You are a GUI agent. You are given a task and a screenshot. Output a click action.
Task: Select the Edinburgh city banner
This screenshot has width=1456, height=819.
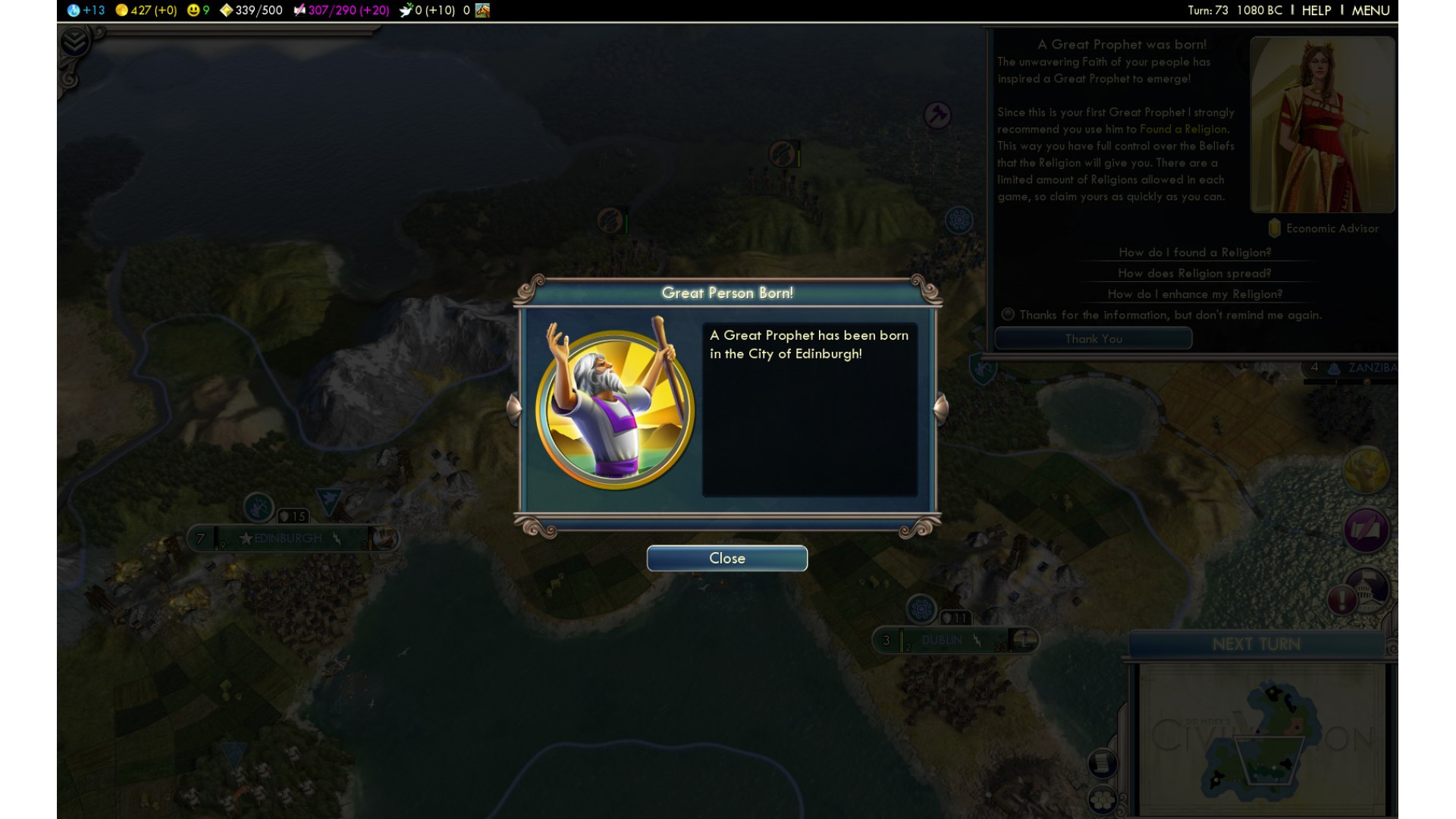[x=288, y=538]
